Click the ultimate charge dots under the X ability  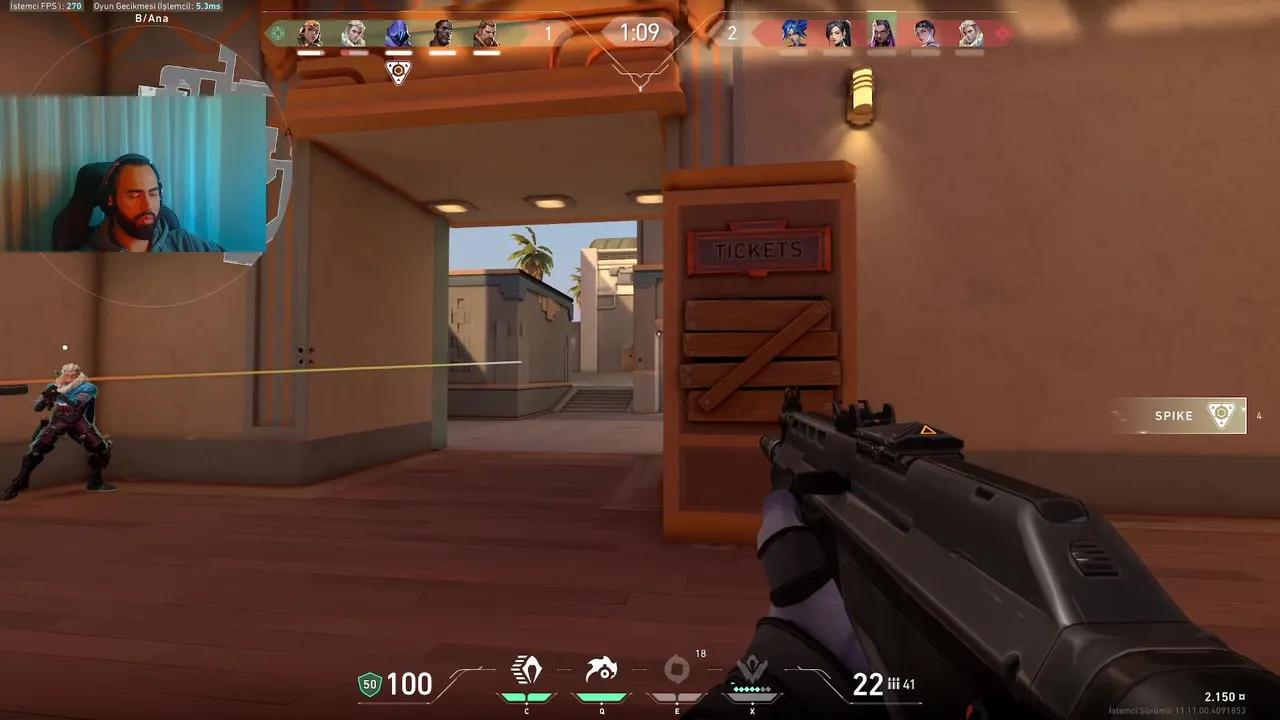[x=750, y=688]
